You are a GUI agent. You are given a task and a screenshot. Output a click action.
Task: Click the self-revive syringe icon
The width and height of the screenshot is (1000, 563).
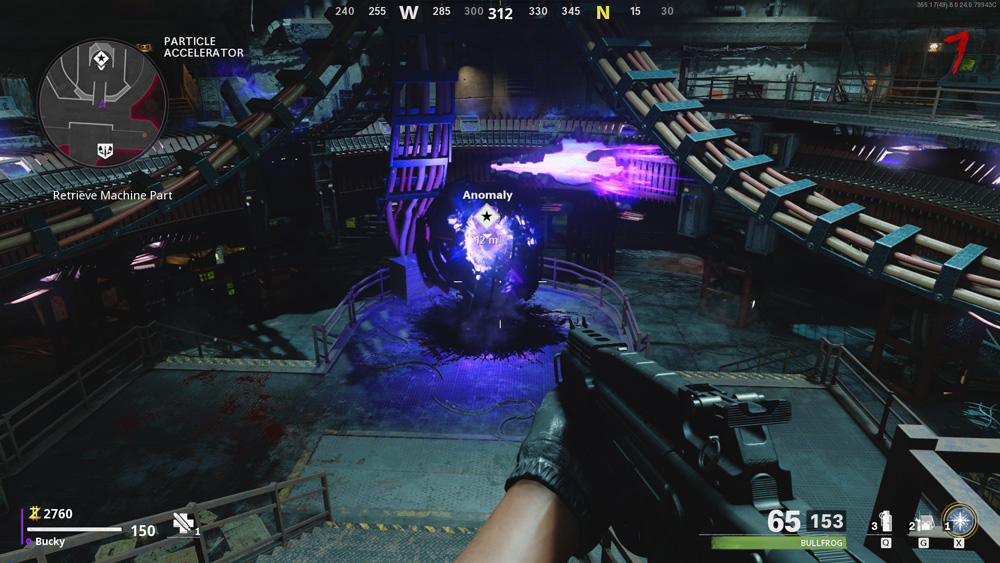click(x=184, y=522)
